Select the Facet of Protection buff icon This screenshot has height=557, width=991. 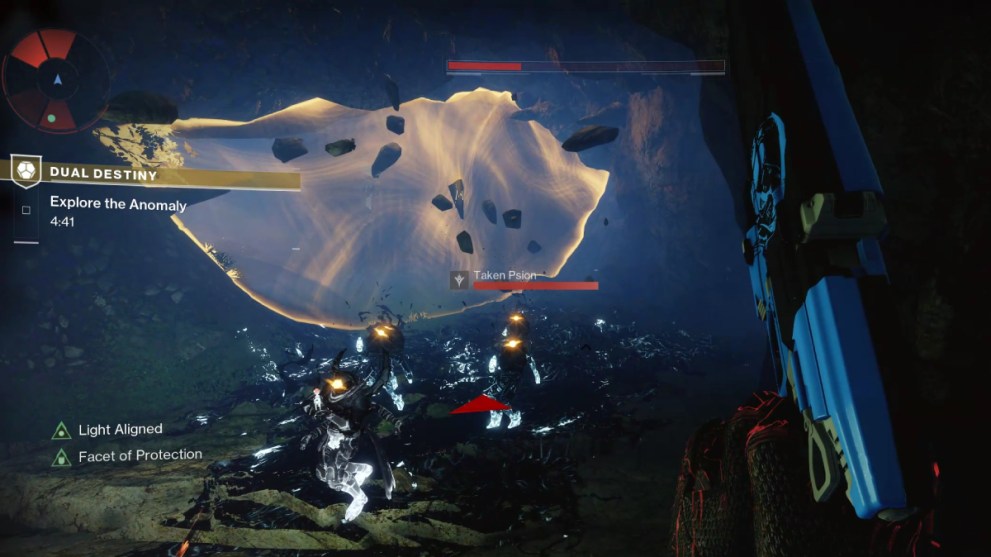61,457
